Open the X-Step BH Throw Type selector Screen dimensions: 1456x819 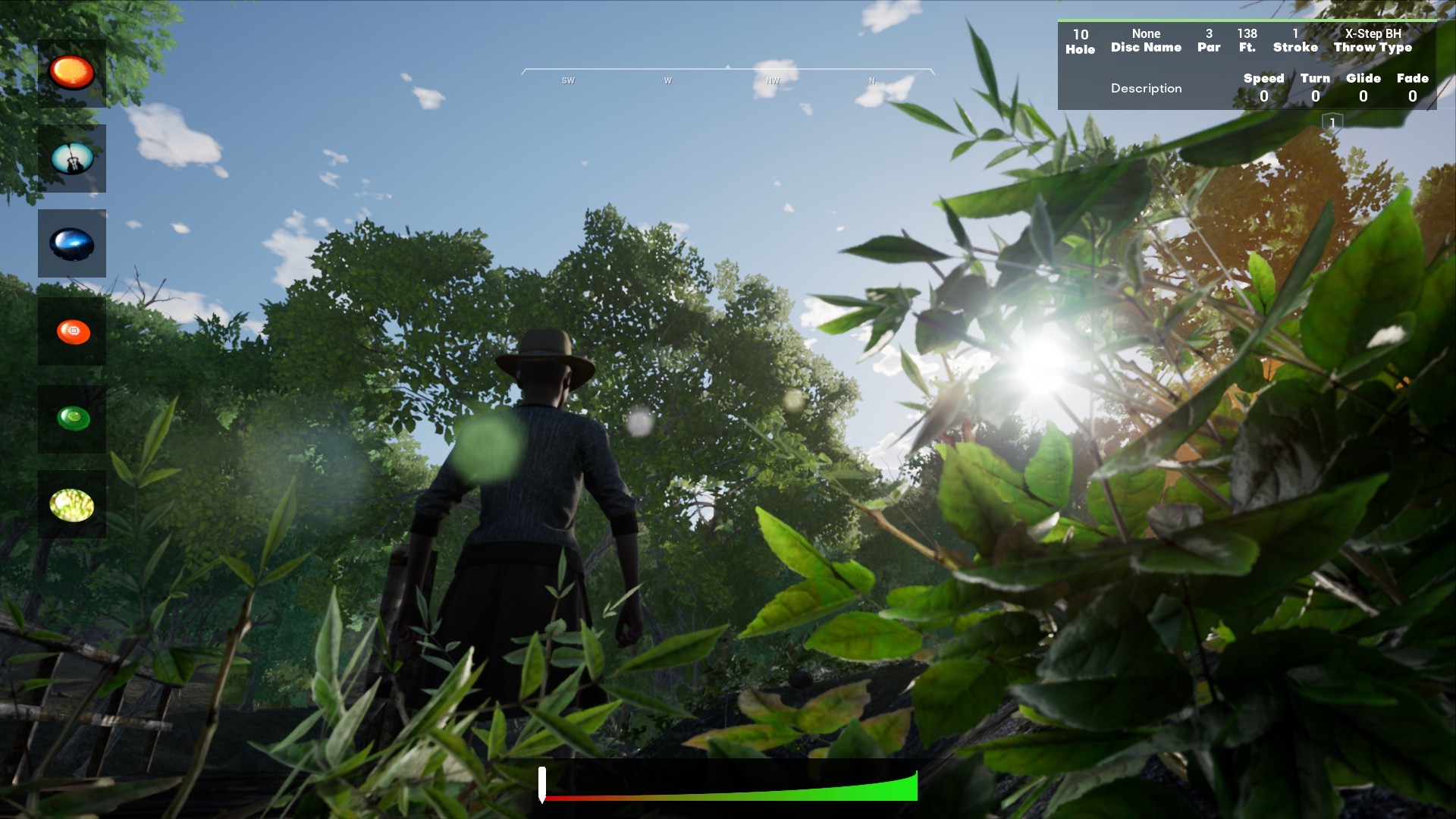(x=1373, y=40)
